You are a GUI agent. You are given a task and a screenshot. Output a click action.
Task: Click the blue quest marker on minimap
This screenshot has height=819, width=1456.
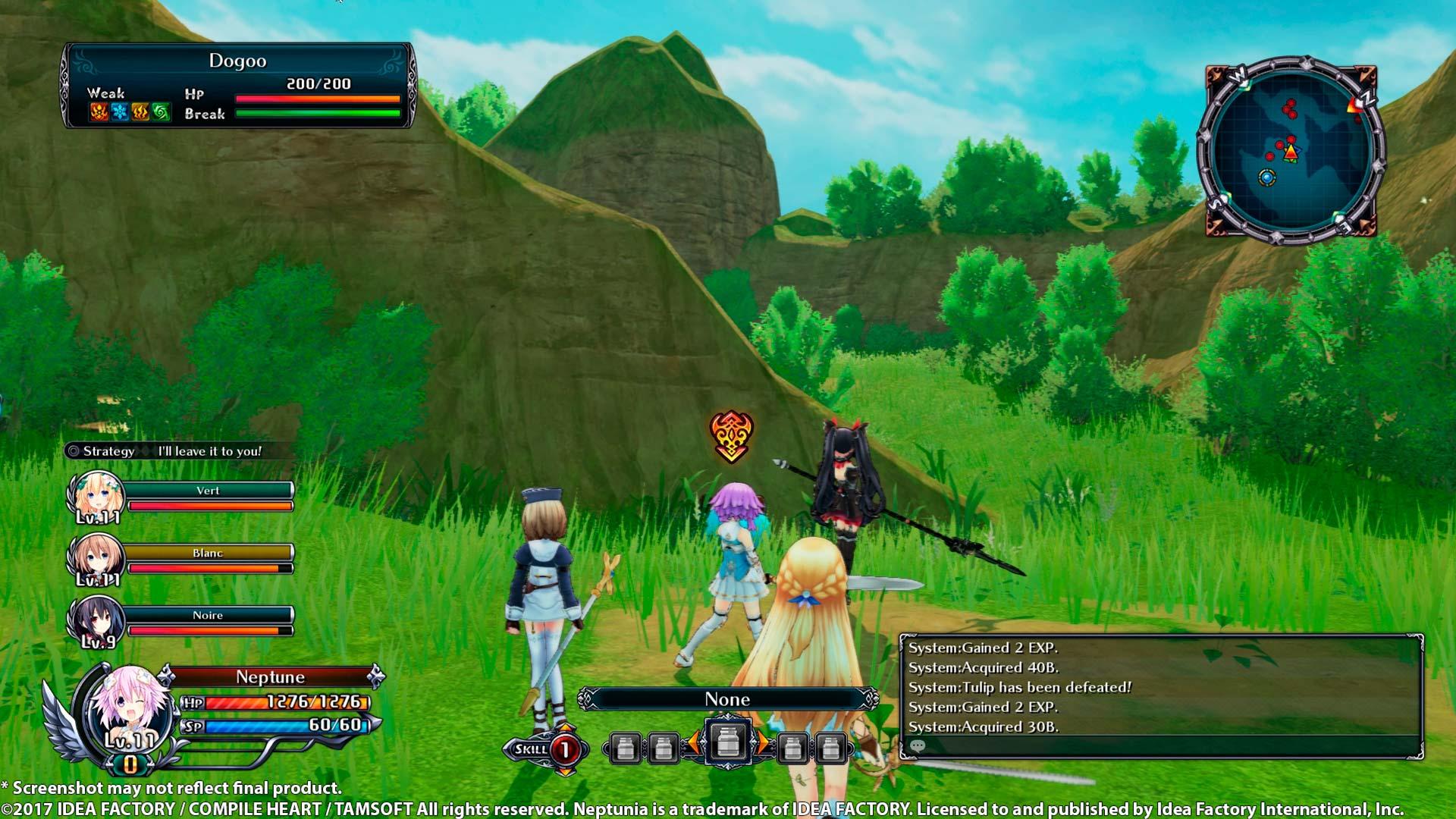(1266, 177)
